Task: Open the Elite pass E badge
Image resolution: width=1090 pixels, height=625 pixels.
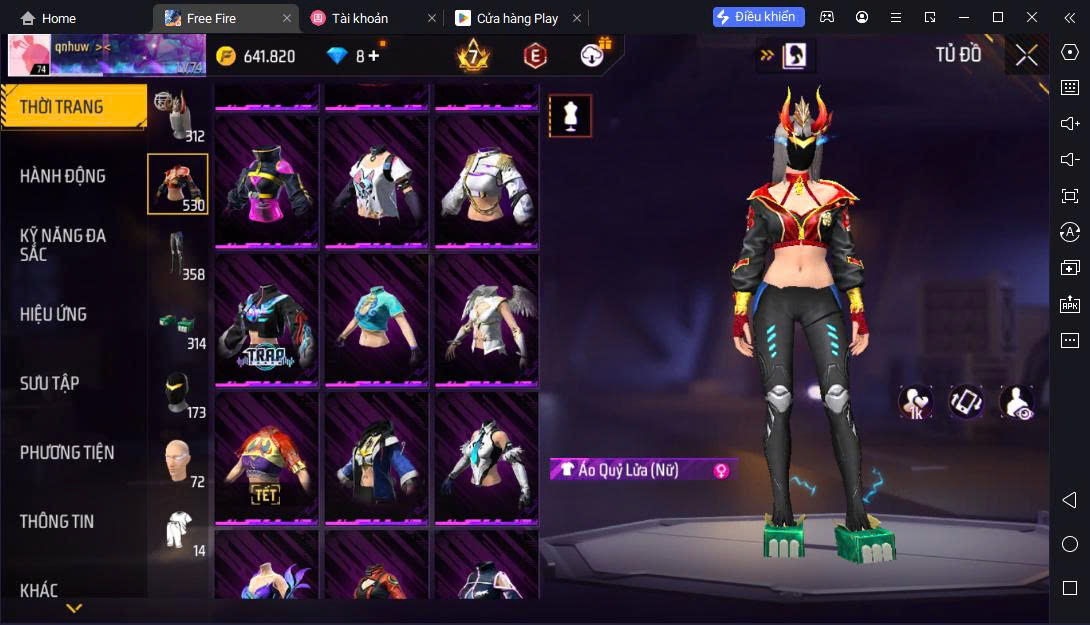Action: (x=535, y=56)
